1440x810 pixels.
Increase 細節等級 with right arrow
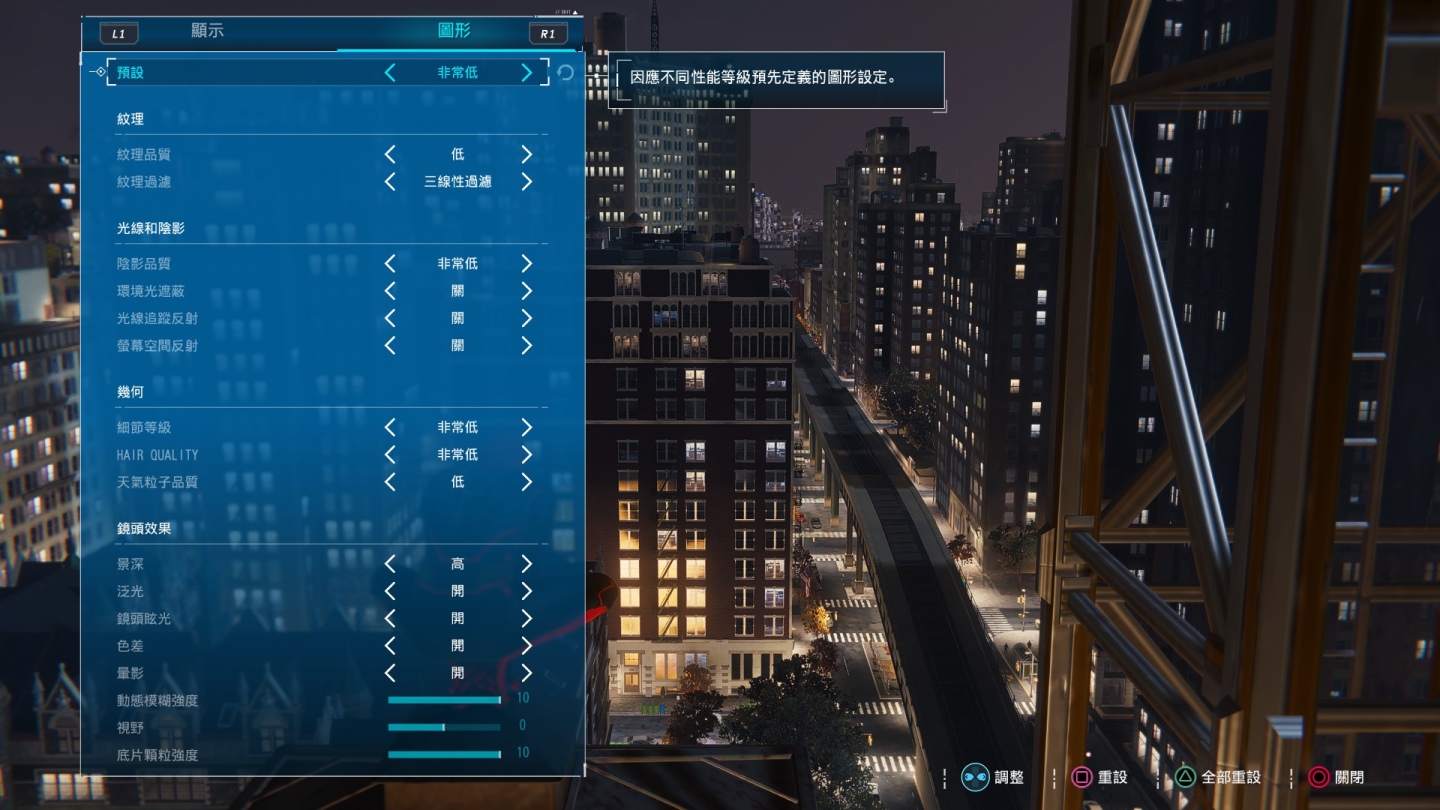(527, 427)
